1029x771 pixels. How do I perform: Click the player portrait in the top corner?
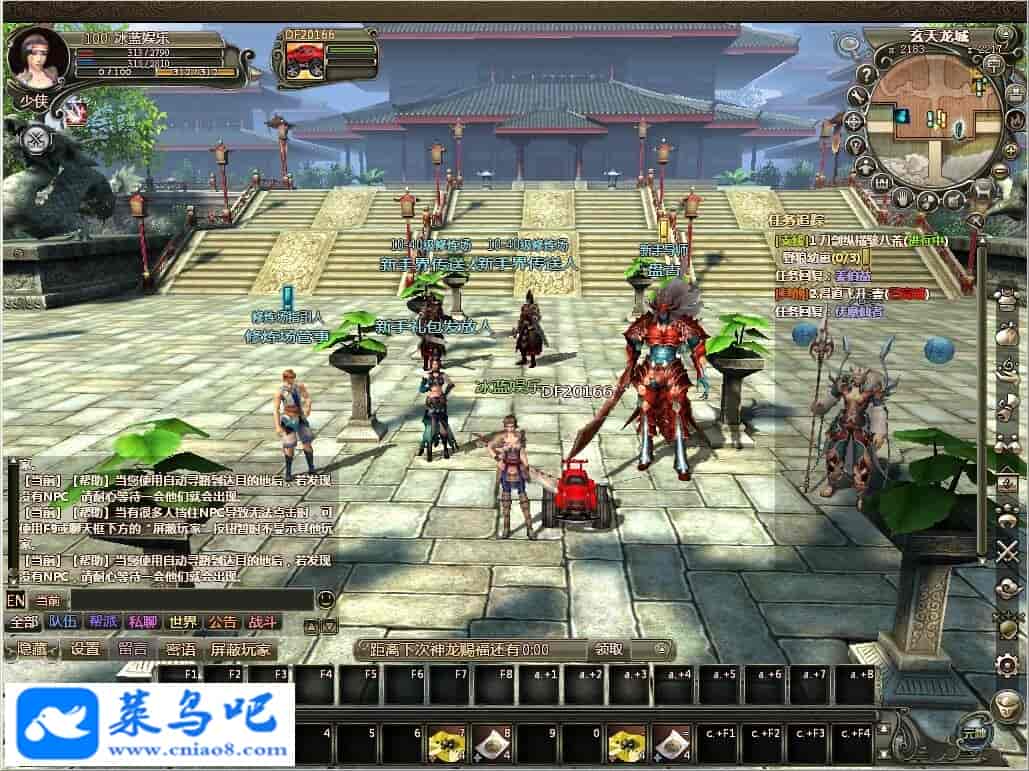(x=38, y=57)
